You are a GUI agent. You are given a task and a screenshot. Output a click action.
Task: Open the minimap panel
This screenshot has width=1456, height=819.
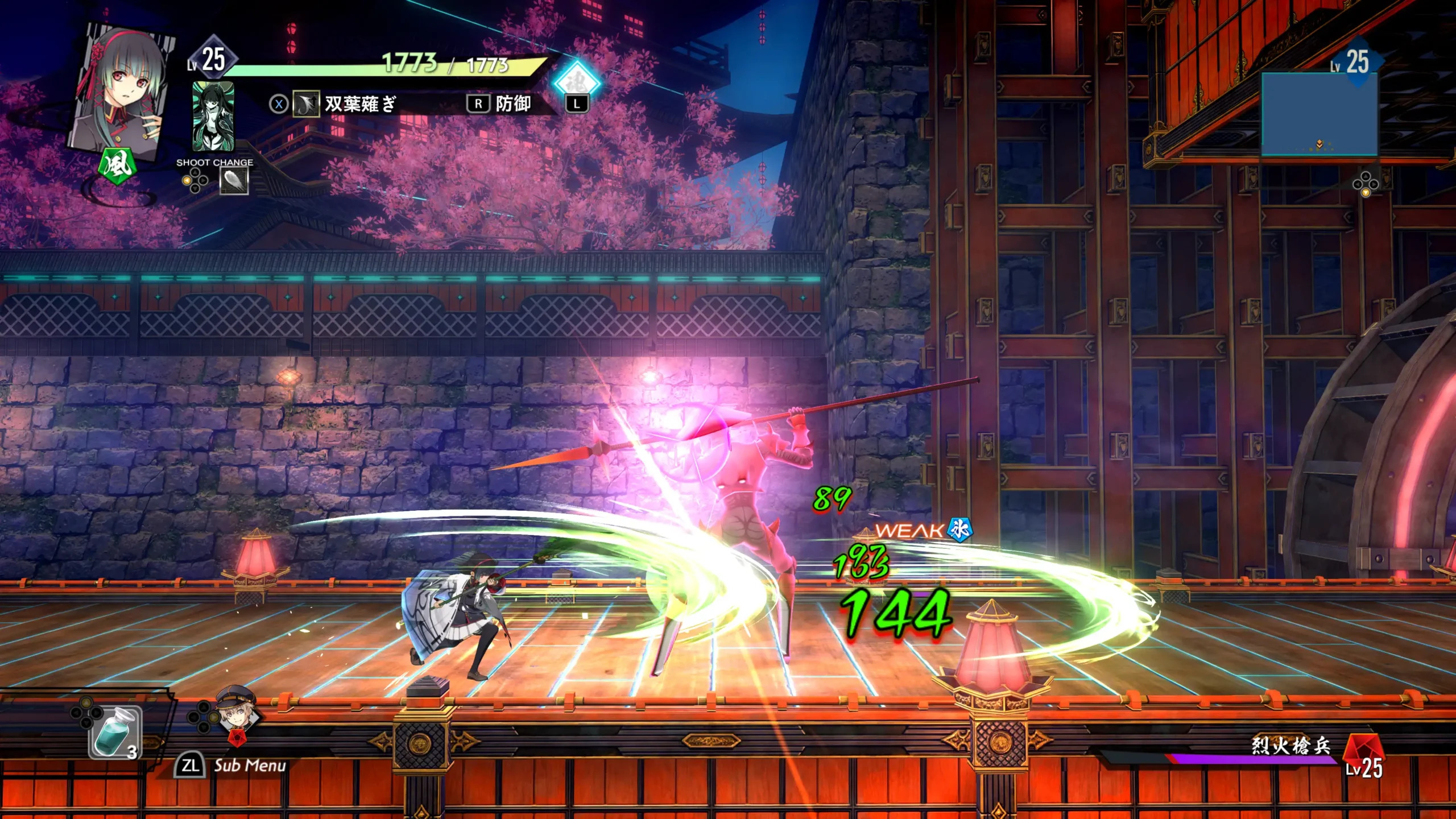(x=1319, y=114)
